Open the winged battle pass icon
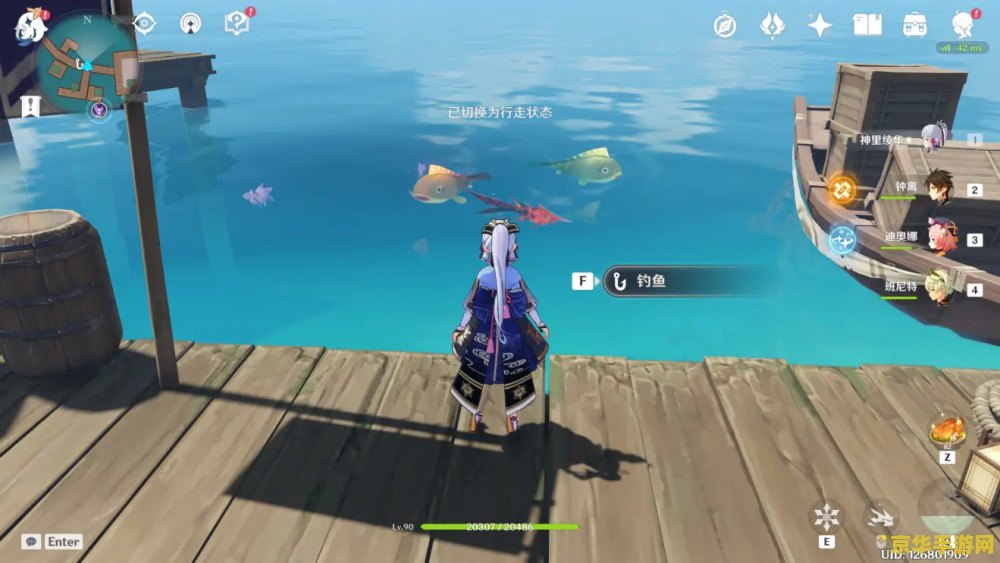The height and width of the screenshot is (563, 1000). click(x=772, y=25)
